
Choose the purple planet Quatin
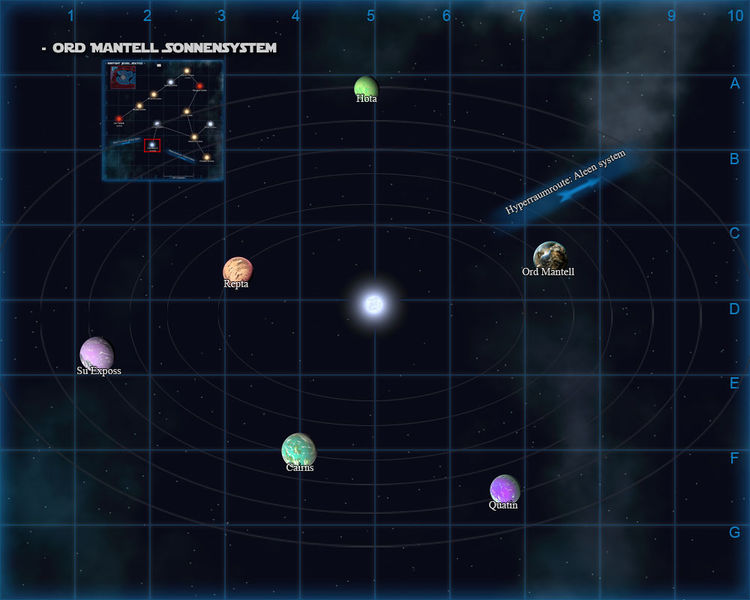click(504, 489)
